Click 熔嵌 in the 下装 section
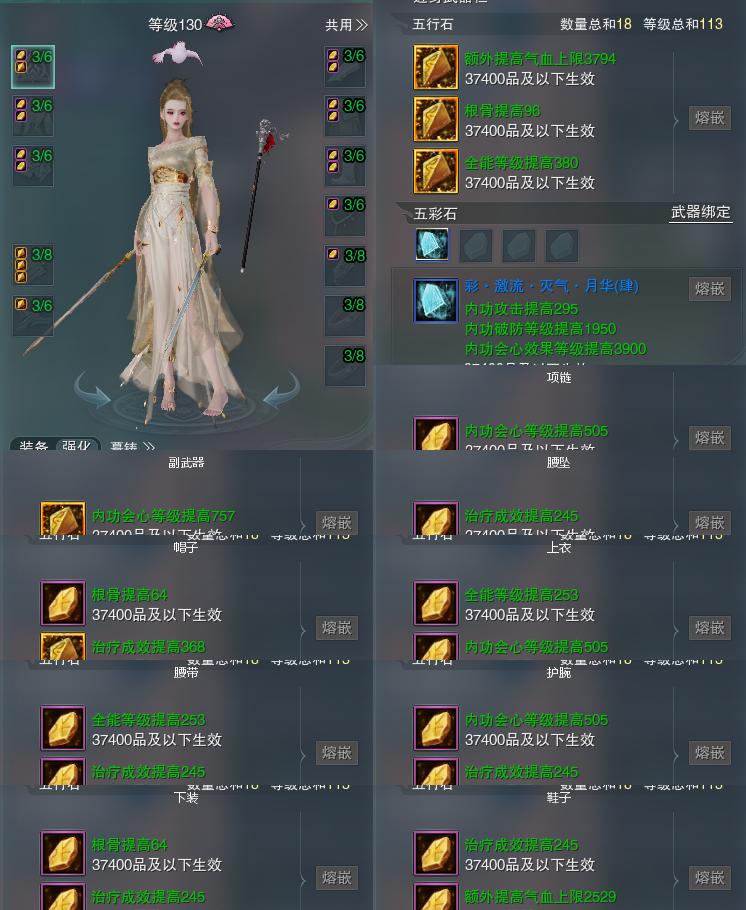The width and height of the screenshot is (746, 910). point(336,878)
